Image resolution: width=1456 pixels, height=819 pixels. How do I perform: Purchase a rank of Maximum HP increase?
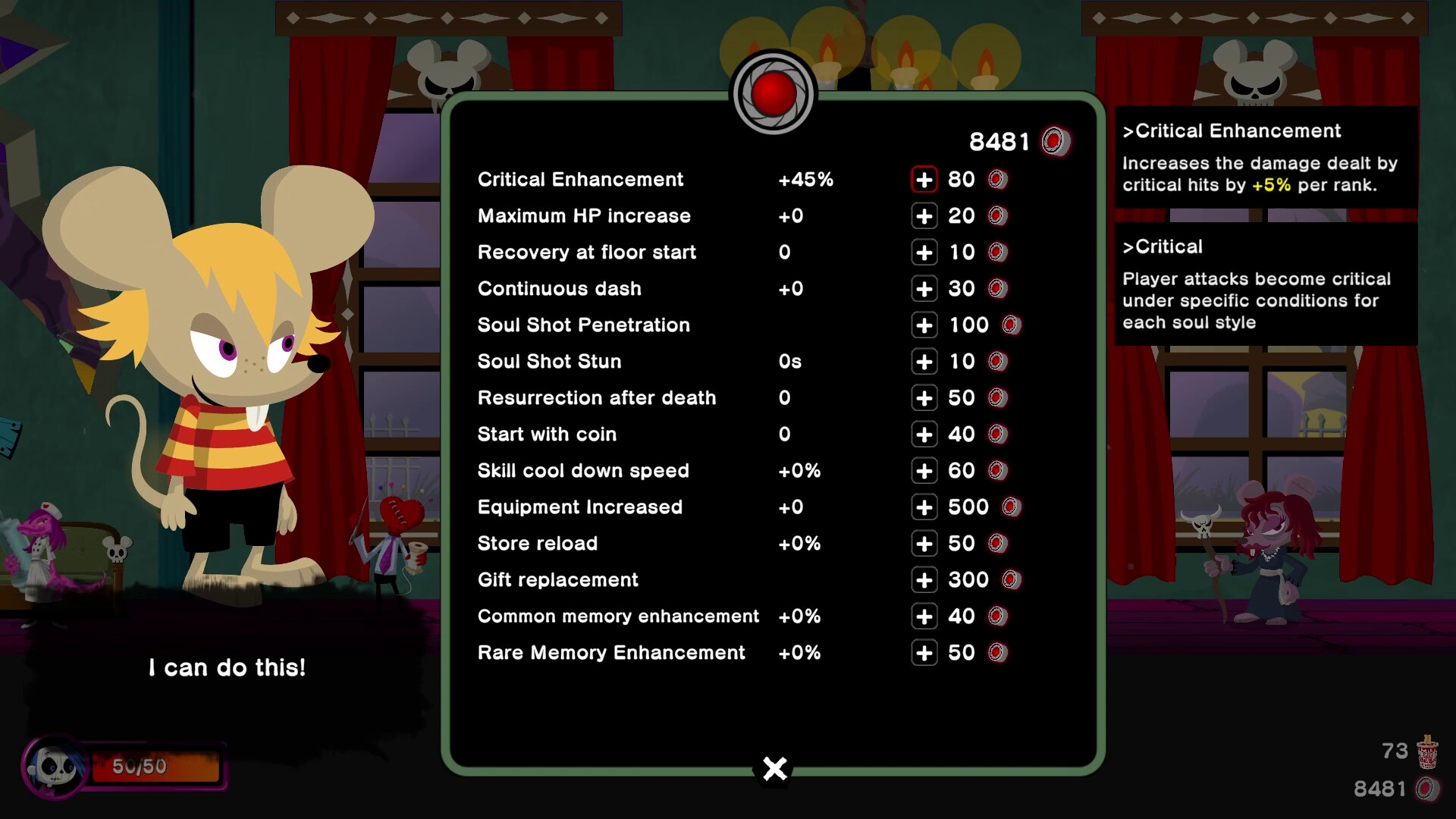click(x=924, y=215)
